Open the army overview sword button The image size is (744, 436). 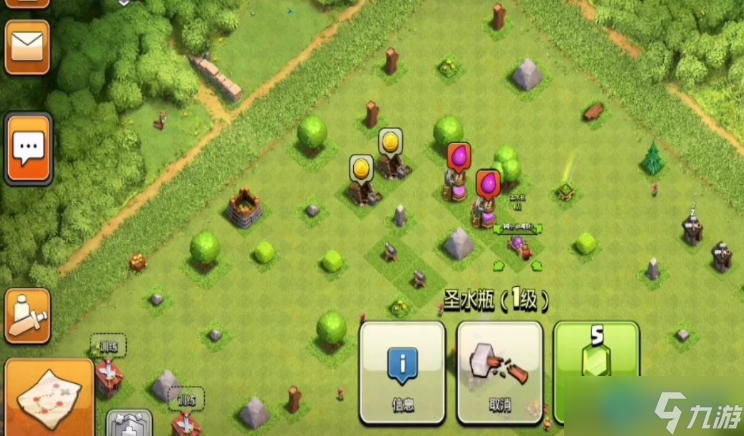[x=27, y=315]
